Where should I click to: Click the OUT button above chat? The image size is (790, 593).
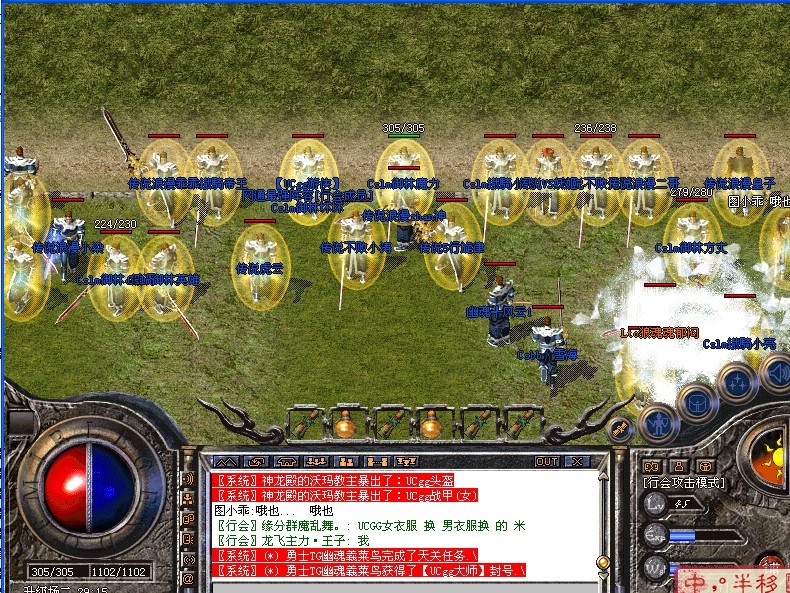tap(547, 462)
